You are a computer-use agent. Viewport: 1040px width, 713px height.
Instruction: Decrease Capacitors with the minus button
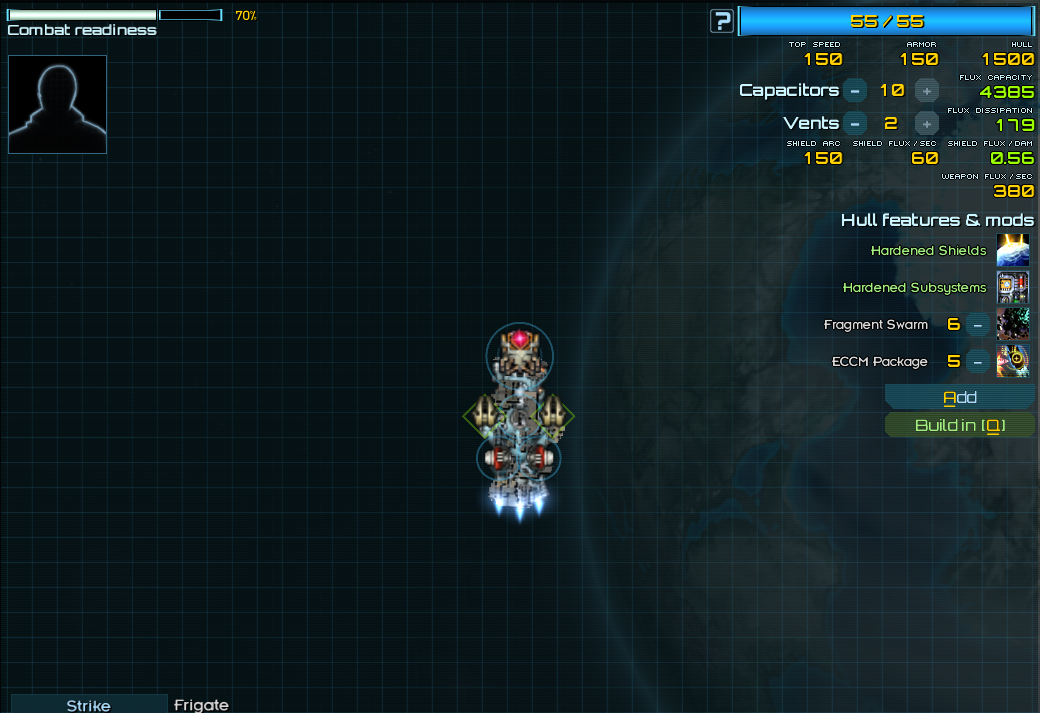click(854, 90)
